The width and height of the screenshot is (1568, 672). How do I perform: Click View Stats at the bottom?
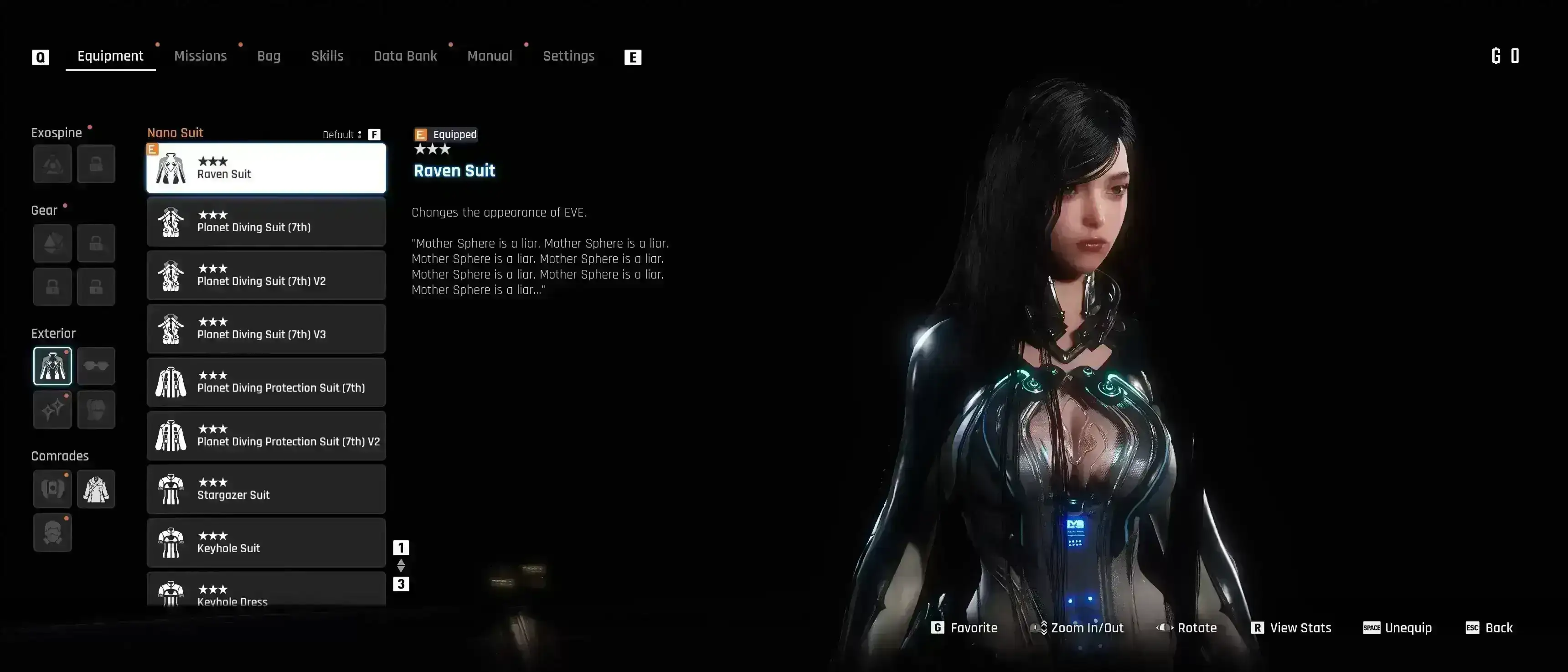(1290, 628)
